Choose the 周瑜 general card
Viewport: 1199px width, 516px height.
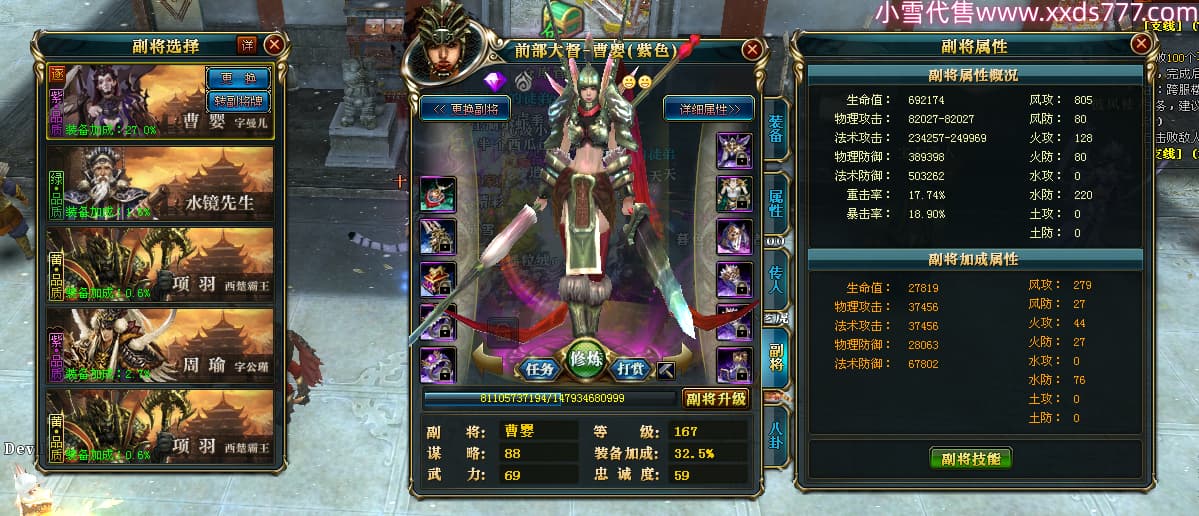pos(160,345)
